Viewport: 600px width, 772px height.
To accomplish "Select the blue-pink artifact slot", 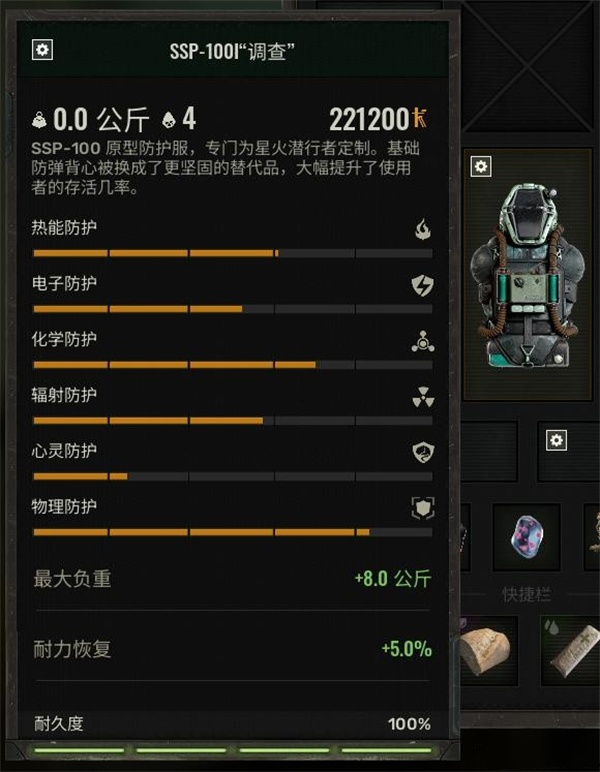I will coord(527,537).
